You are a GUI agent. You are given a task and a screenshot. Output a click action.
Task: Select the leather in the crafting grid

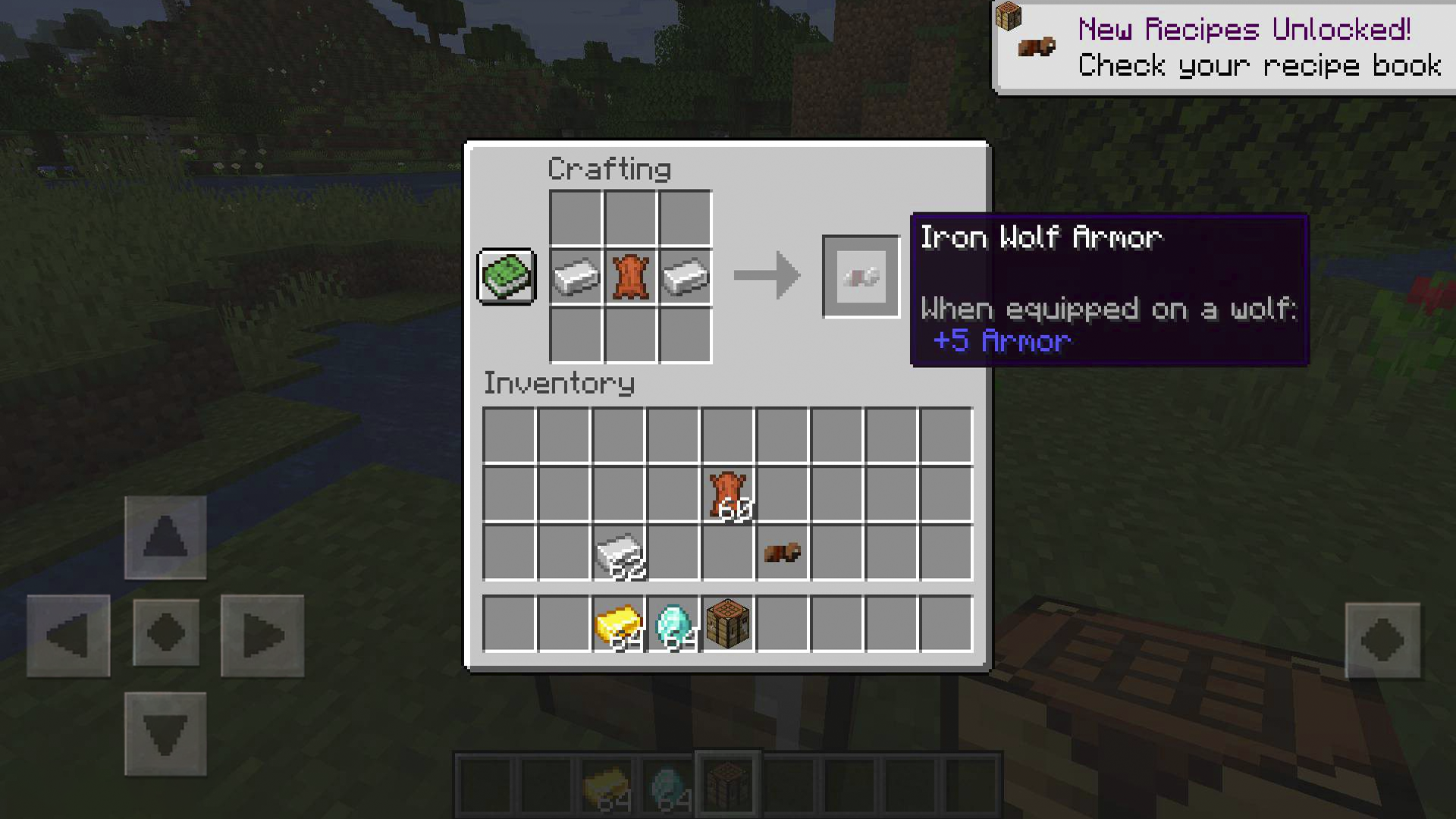pyautogui.click(x=629, y=277)
